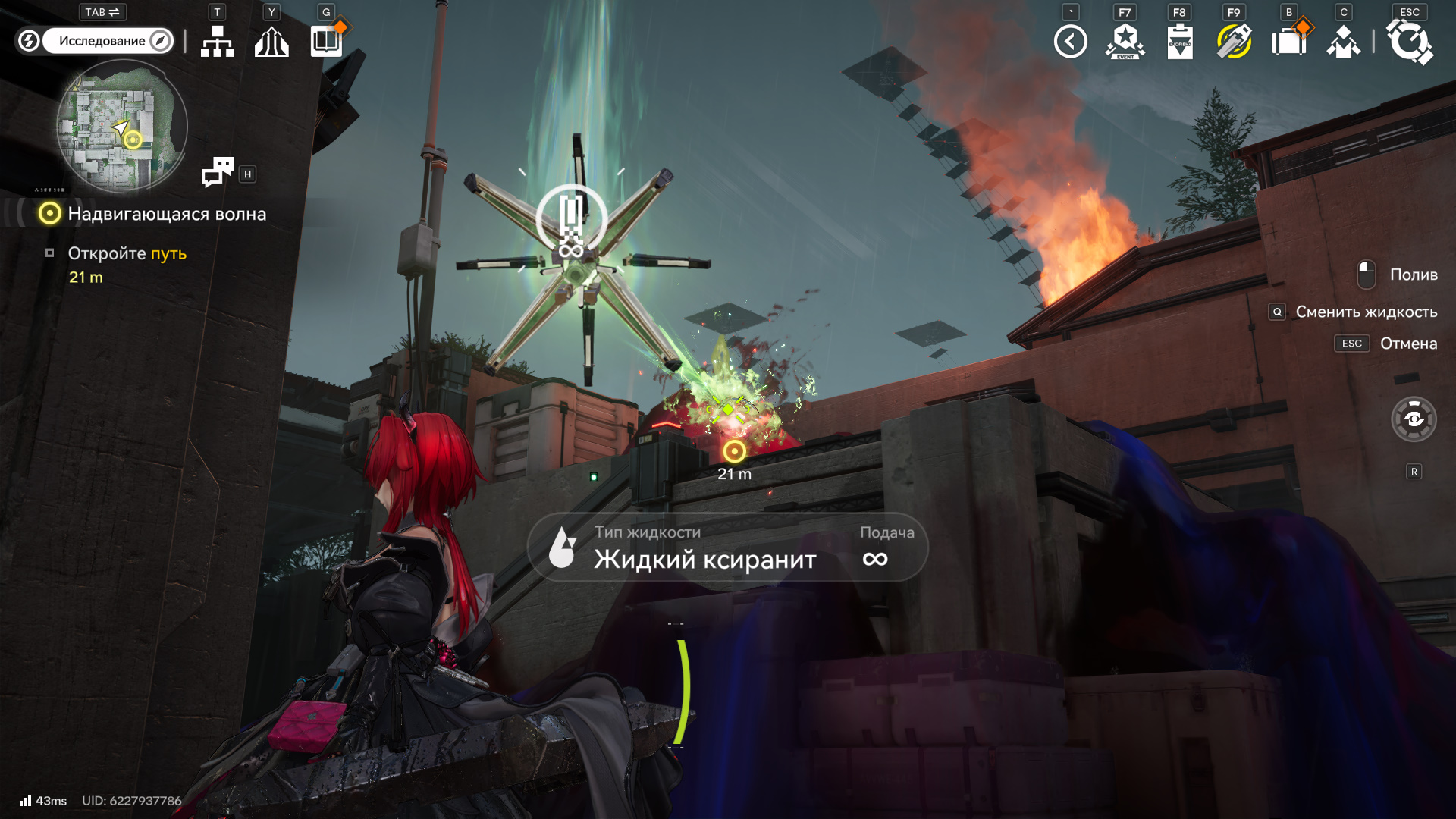Open the backpack inventory icon
Image resolution: width=1456 pixels, height=819 pixels.
(1288, 42)
